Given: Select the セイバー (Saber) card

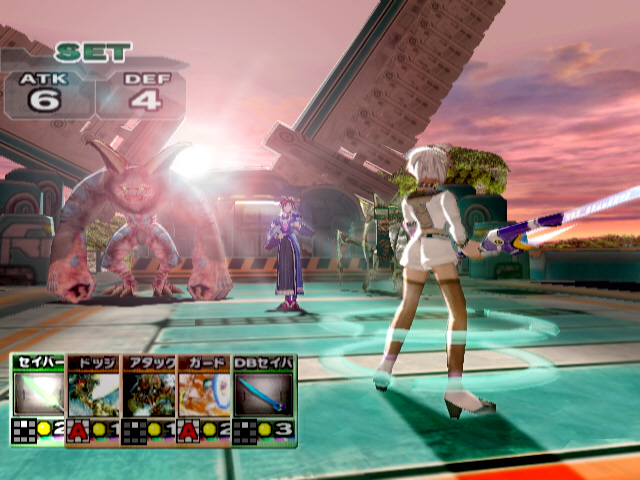Looking at the screenshot, I should click(x=38, y=397).
